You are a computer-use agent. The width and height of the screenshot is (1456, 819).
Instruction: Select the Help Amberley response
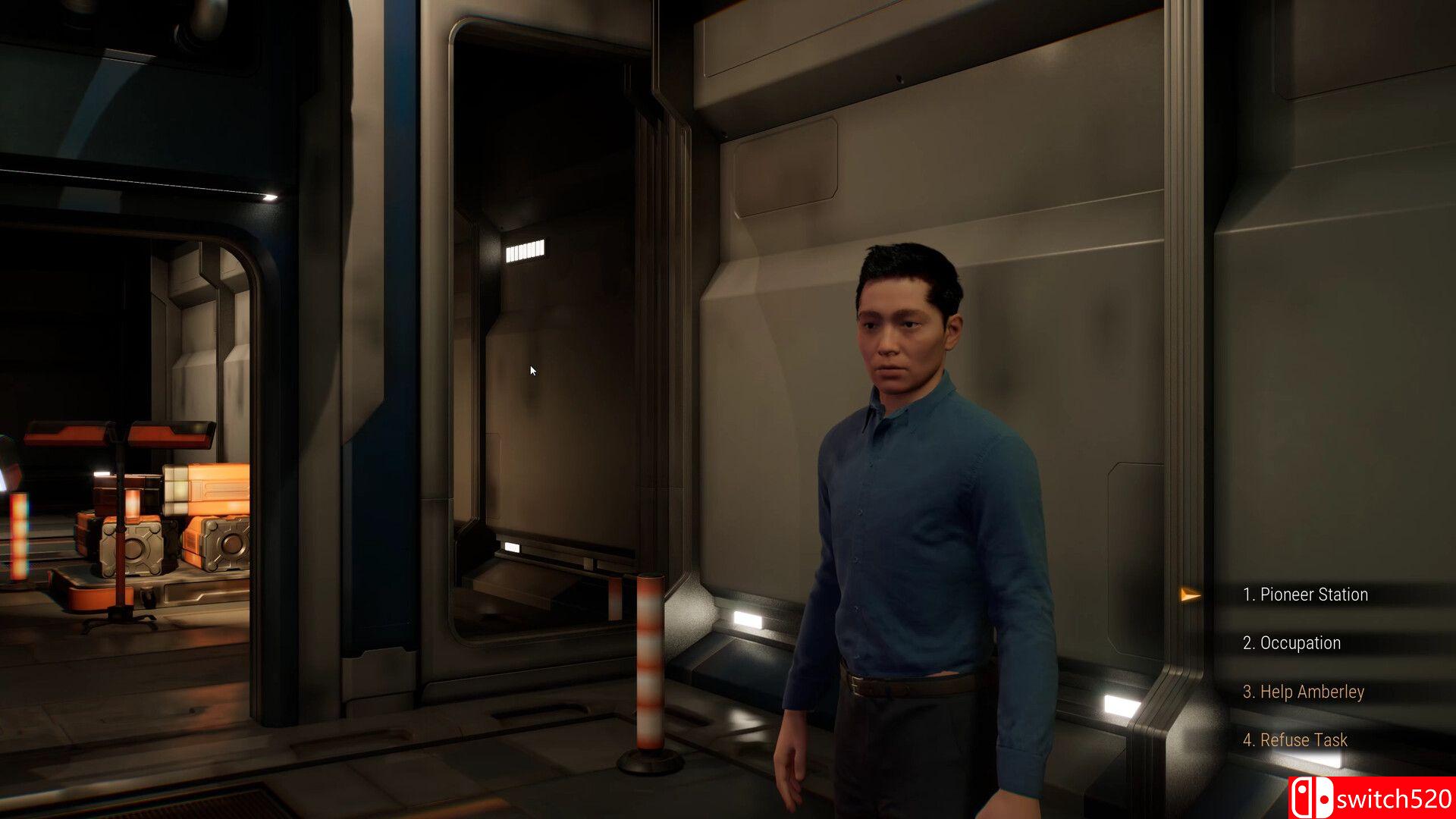point(1303,692)
